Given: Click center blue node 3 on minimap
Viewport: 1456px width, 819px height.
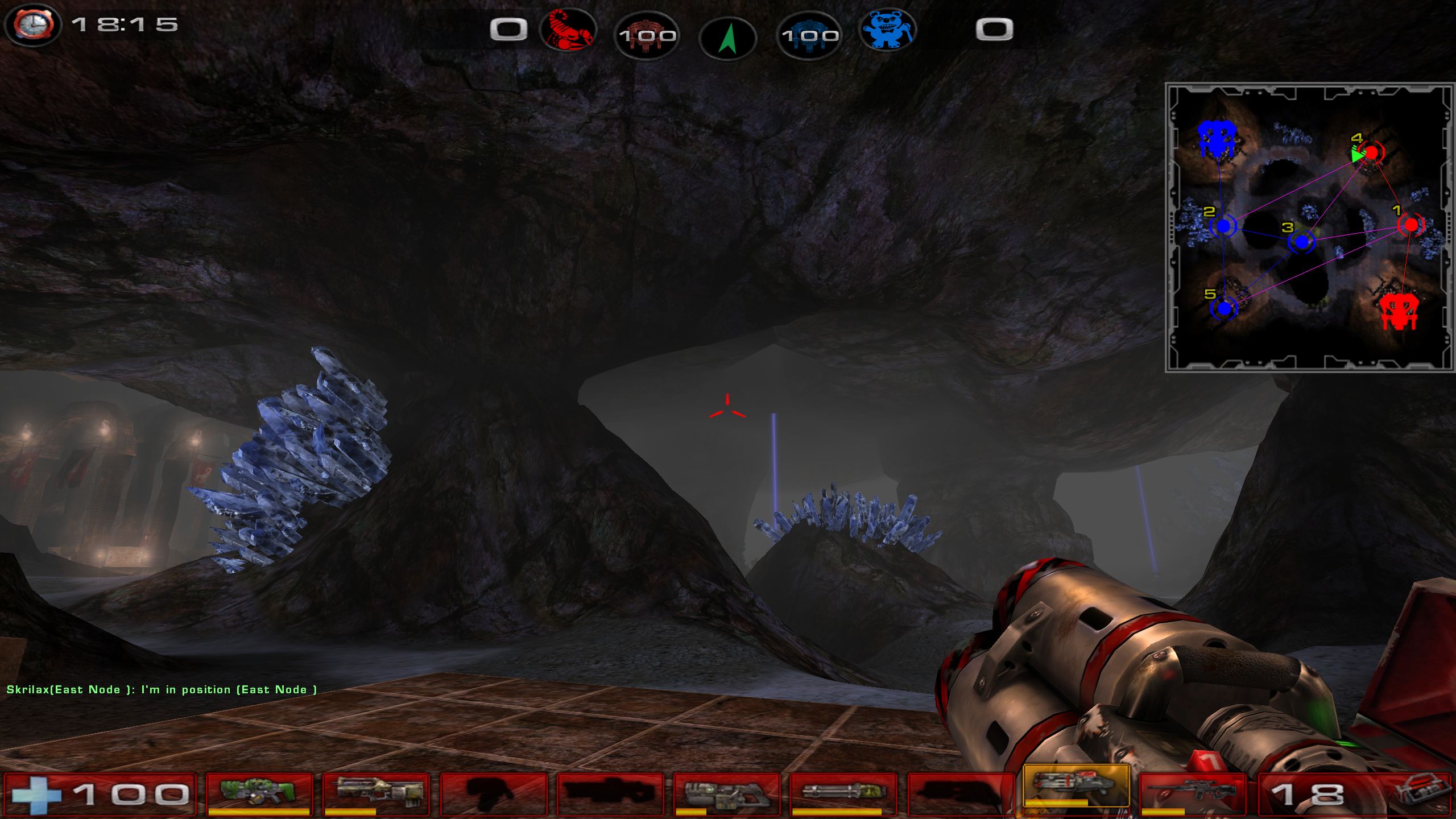Looking at the screenshot, I should pos(1301,242).
